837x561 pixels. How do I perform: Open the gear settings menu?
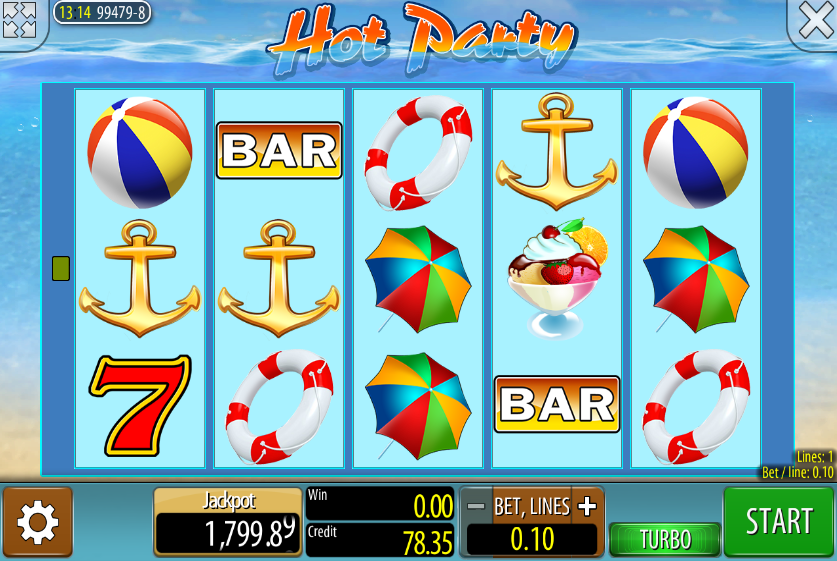coord(38,522)
